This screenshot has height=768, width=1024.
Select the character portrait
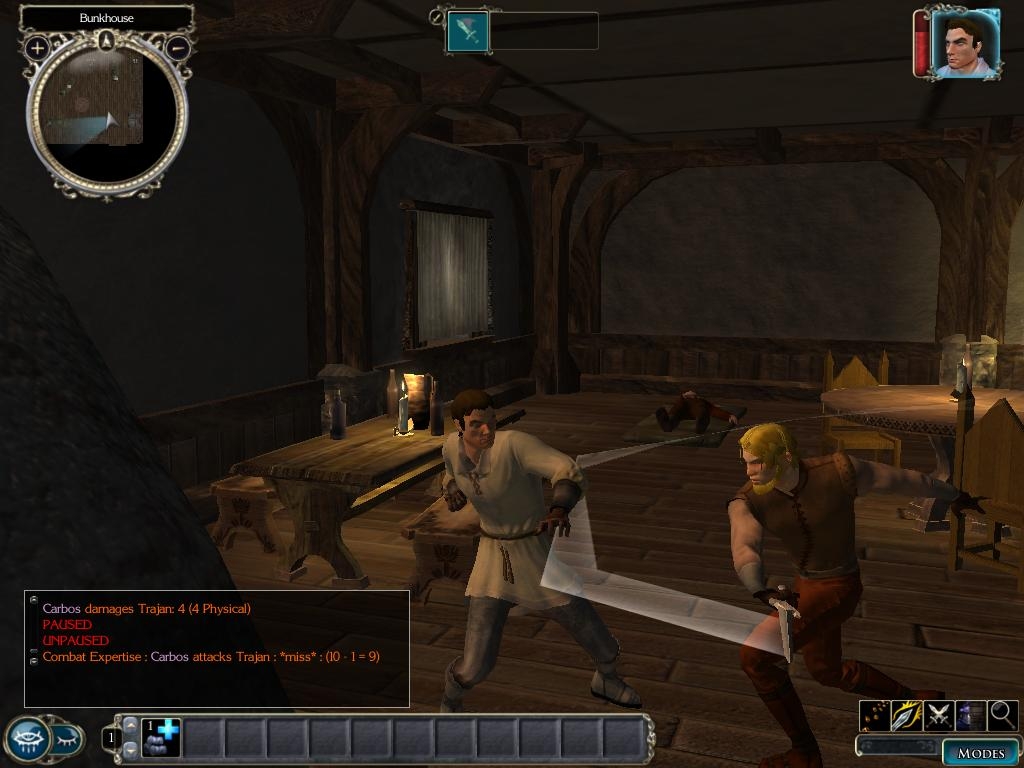963,44
